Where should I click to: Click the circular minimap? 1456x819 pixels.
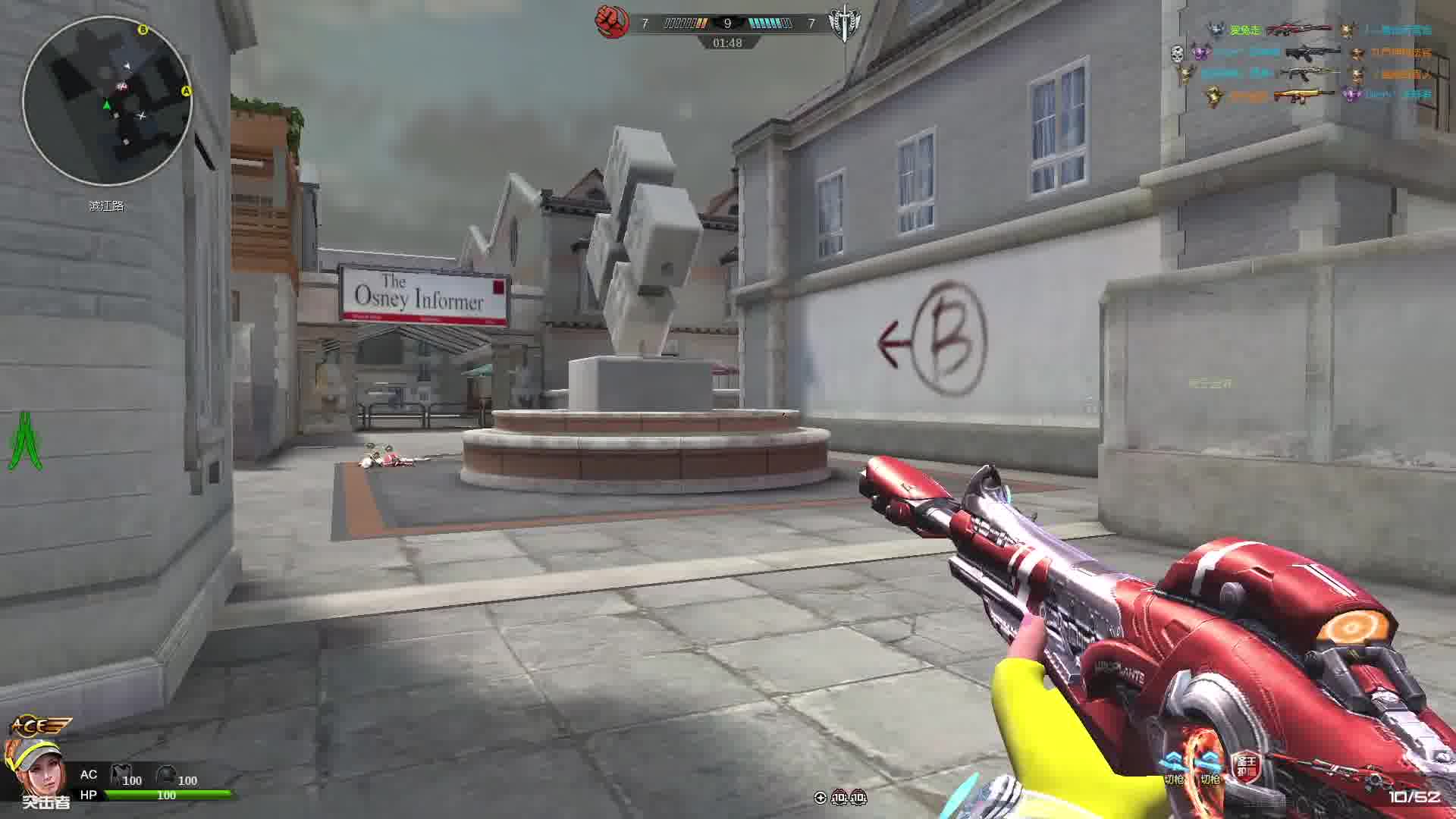(107, 101)
